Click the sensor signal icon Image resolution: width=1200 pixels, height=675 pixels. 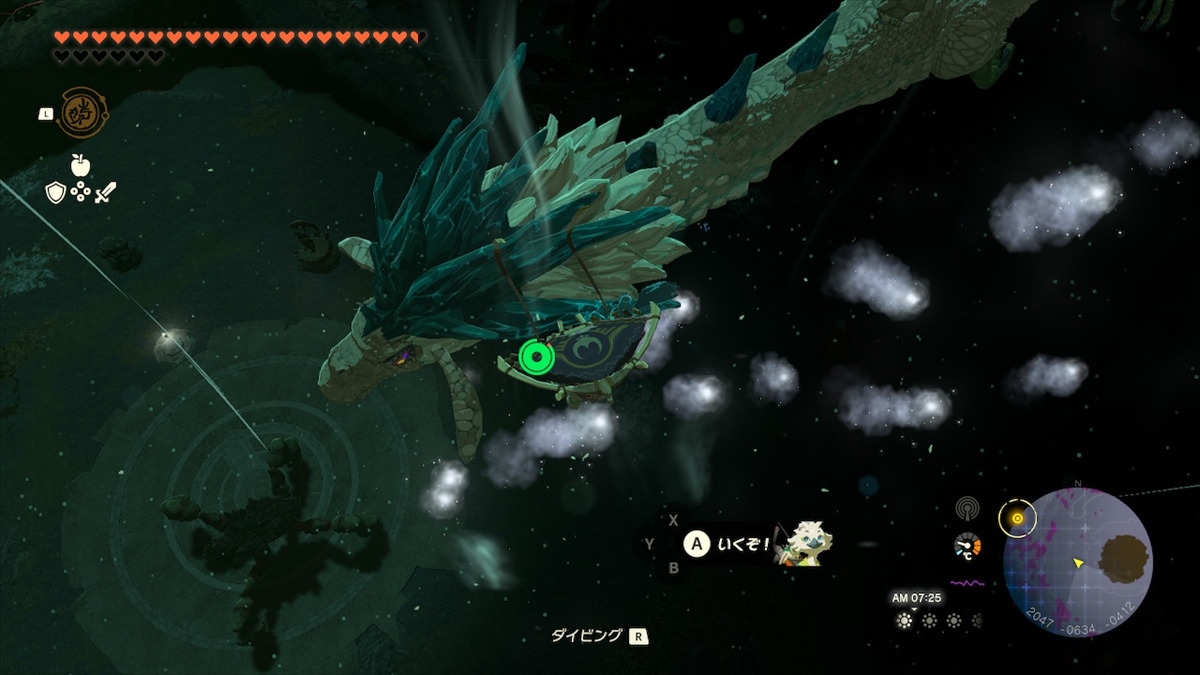tap(966, 507)
